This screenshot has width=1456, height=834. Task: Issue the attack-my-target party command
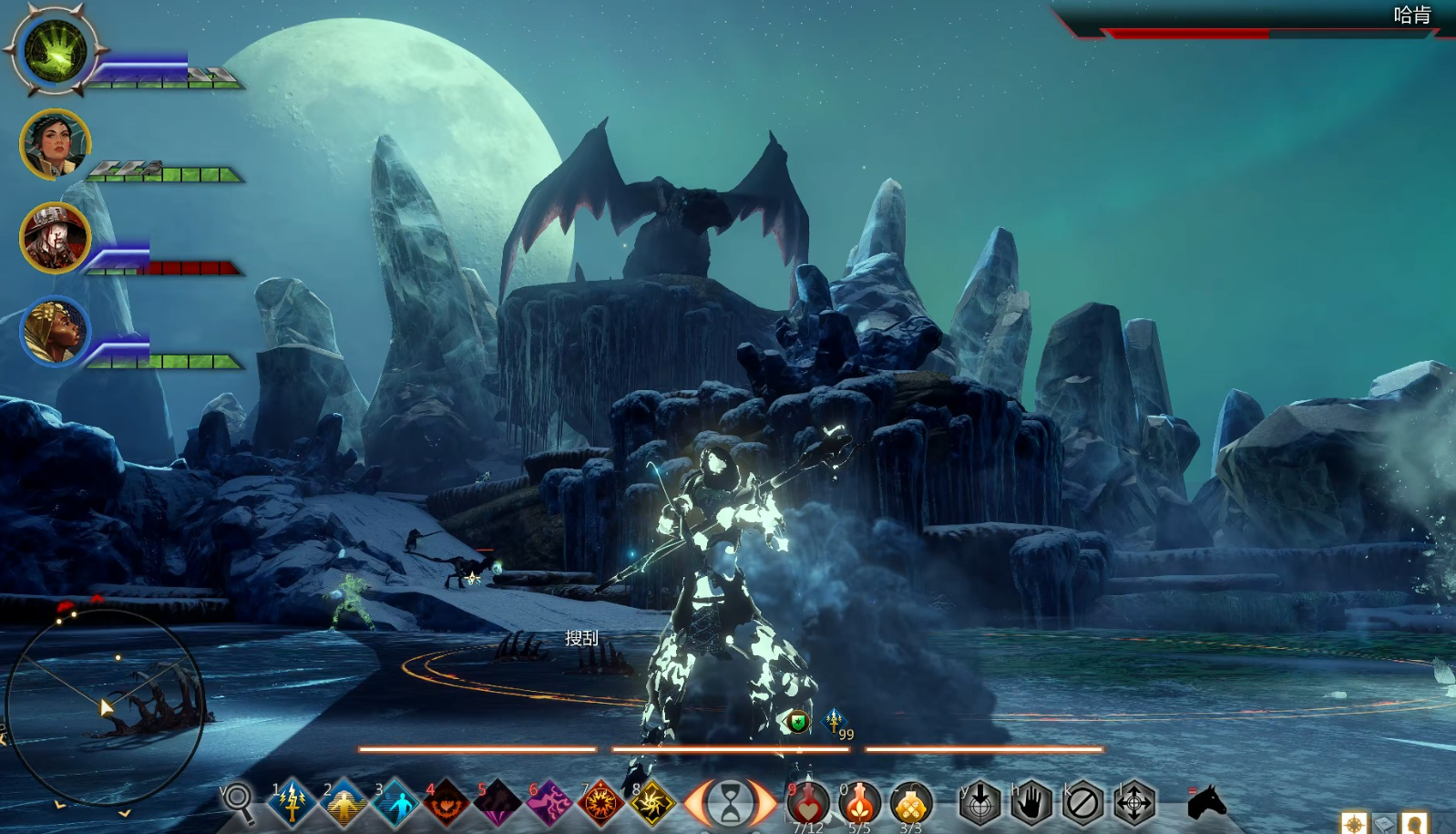(x=980, y=804)
